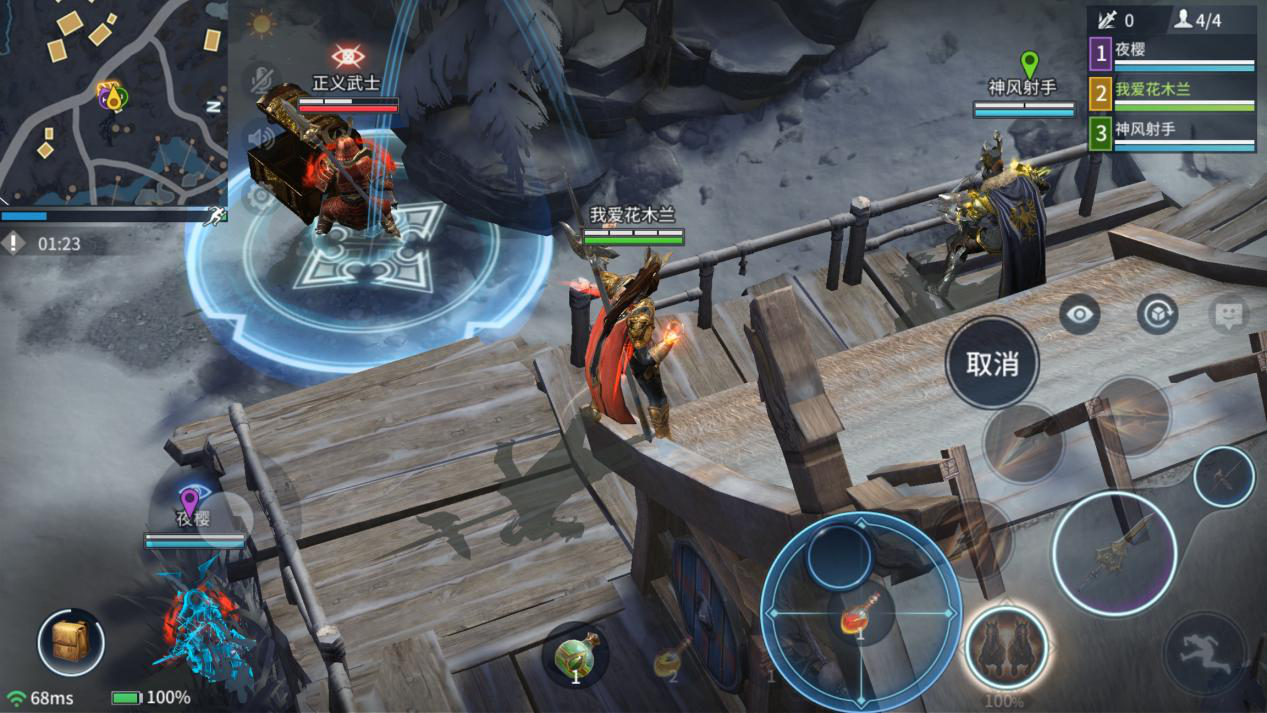Open the gear settings icon
The image size is (1267, 713).
point(262,197)
